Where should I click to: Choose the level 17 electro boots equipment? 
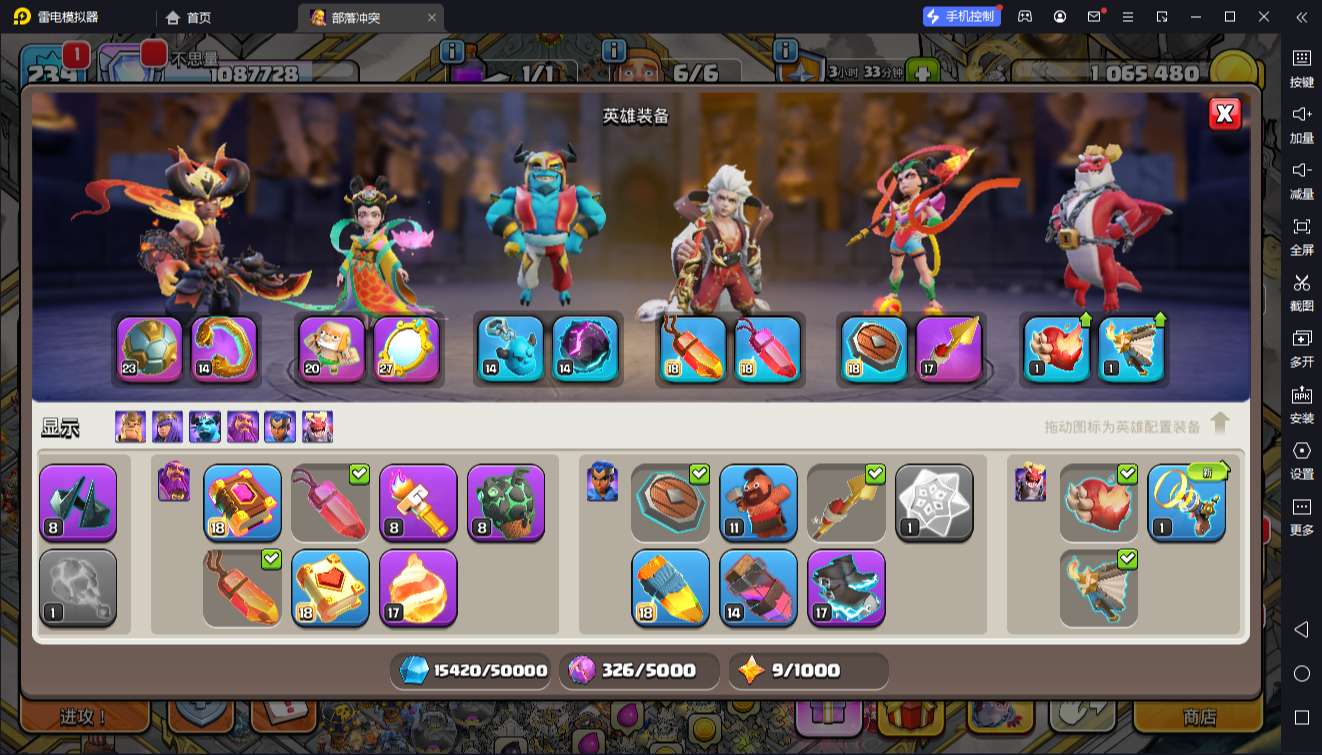tap(846, 587)
